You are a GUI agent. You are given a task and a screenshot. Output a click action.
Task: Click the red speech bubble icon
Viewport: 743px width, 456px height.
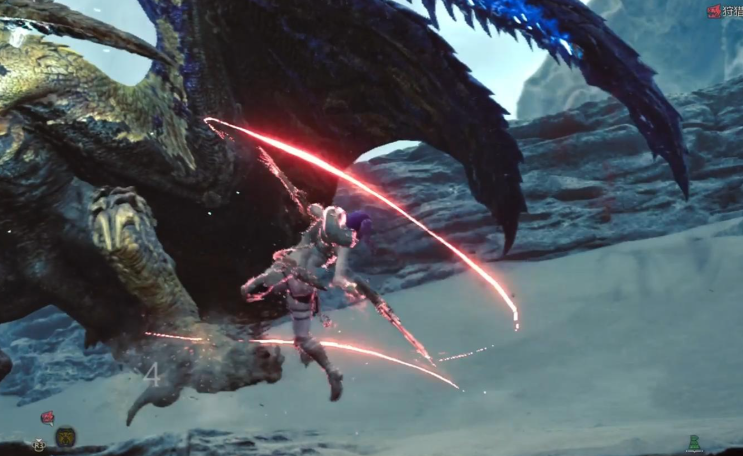[x=47, y=417]
